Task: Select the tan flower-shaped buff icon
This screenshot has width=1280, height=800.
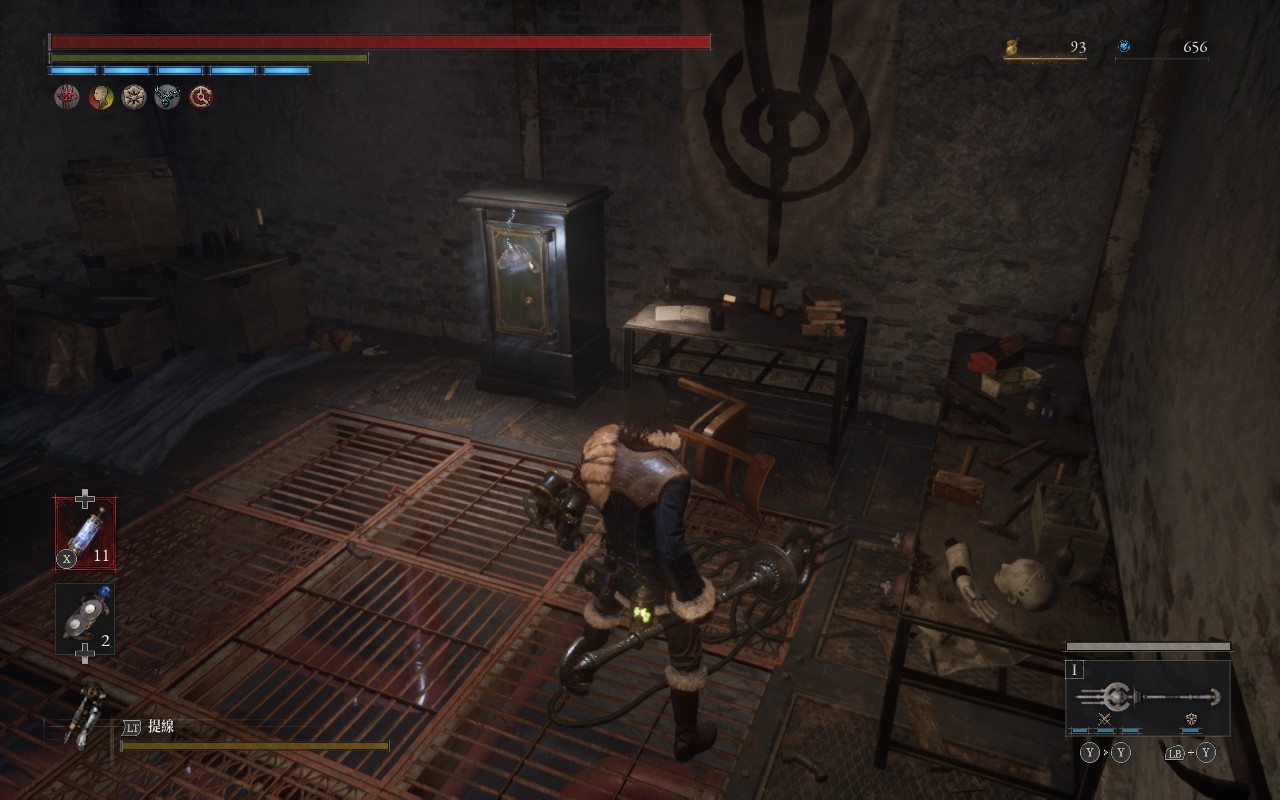Action: pyautogui.click(x=134, y=97)
